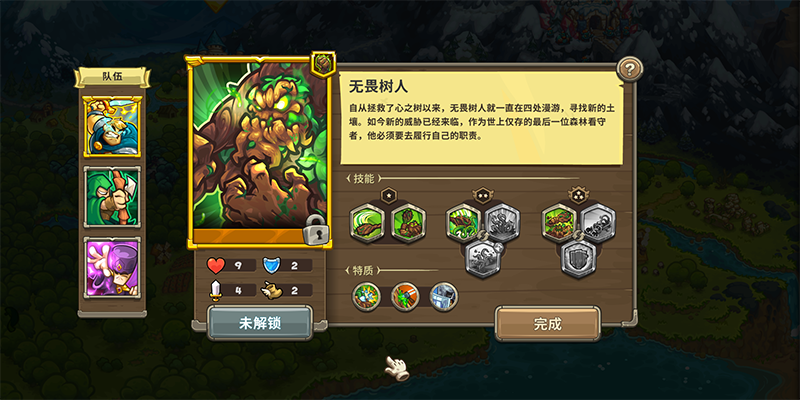Select the green log tier-three skill
The image size is (800, 400).
tap(561, 222)
